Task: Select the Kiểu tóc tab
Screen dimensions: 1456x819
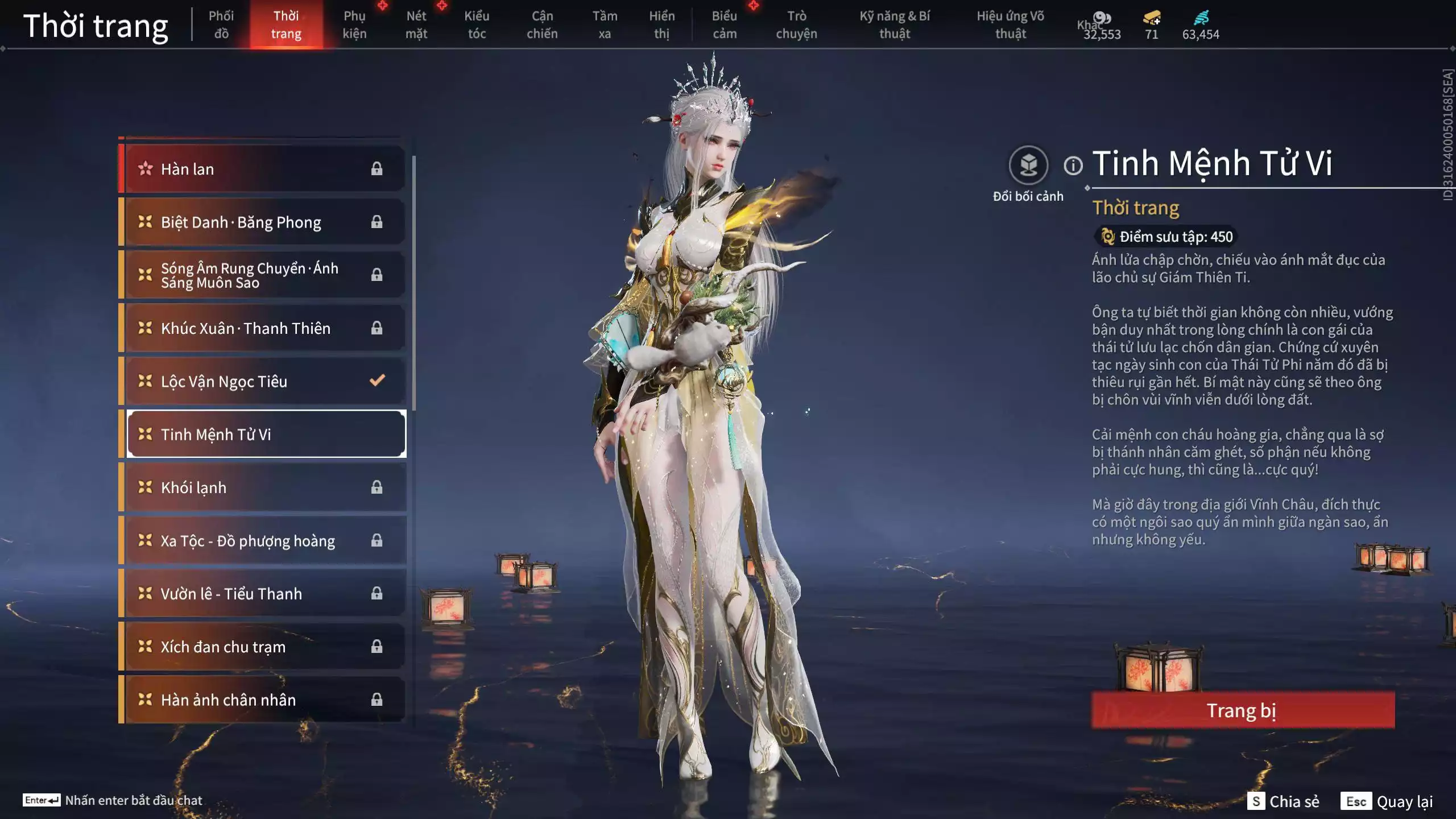Action: [x=477, y=25]
